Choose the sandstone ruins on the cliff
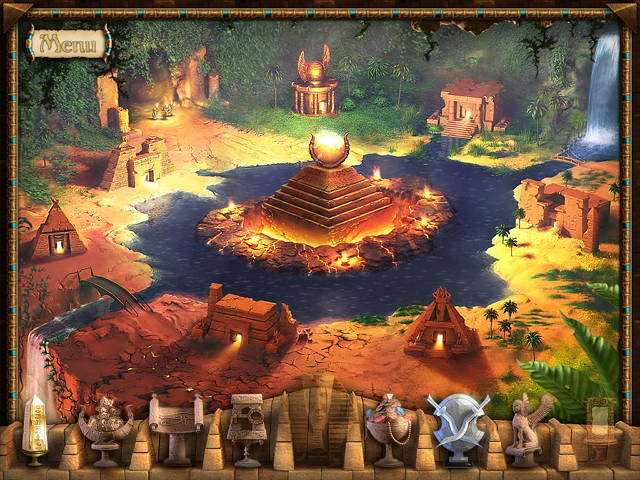This screenshot has width=640, height=480. click(x=566, y=210)
